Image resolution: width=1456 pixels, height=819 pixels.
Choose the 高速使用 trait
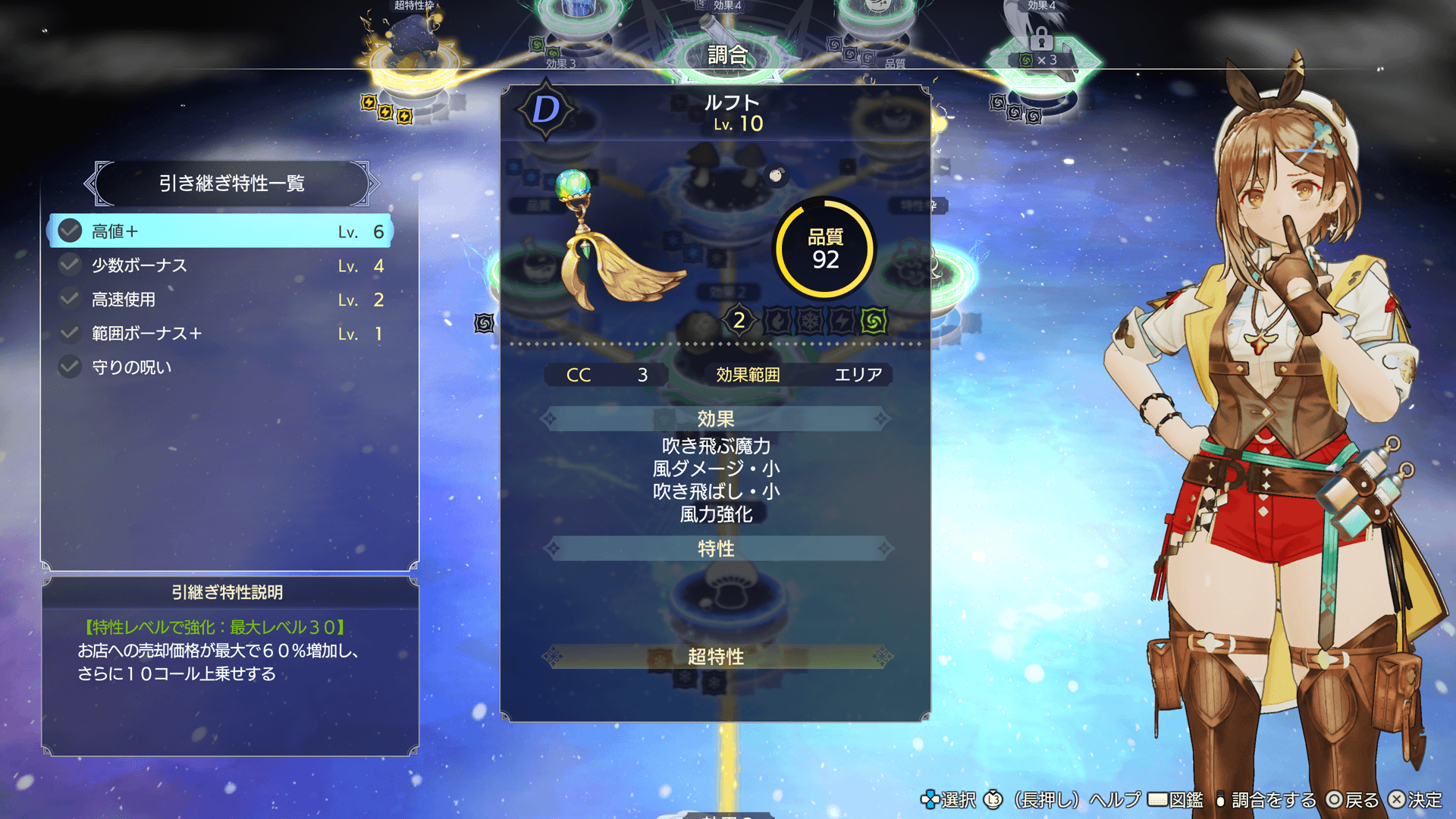pos(220,300)
